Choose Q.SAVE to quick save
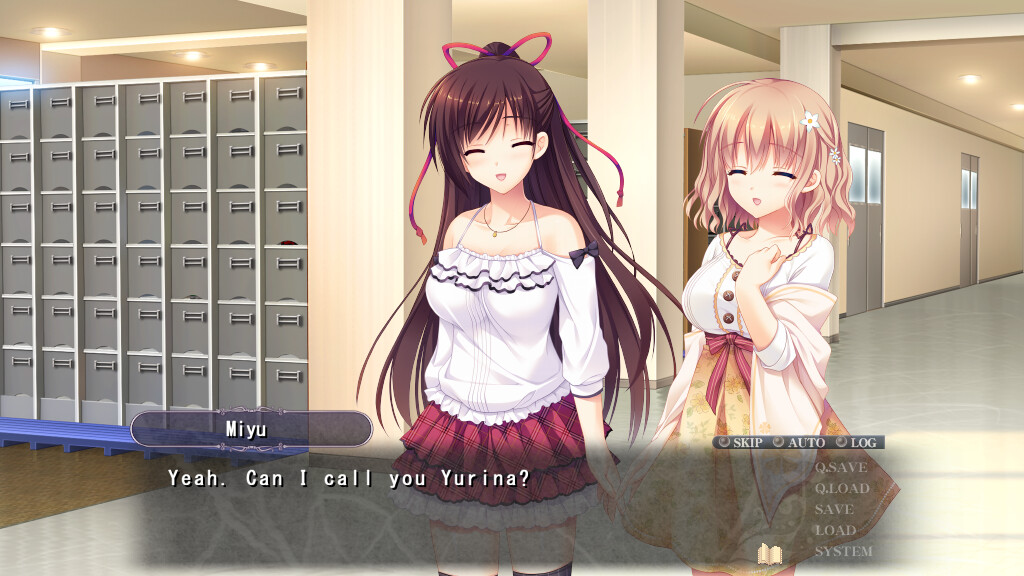Image resolution: width=1024 pixels, height=576 pixels. [x=840, y=467]
